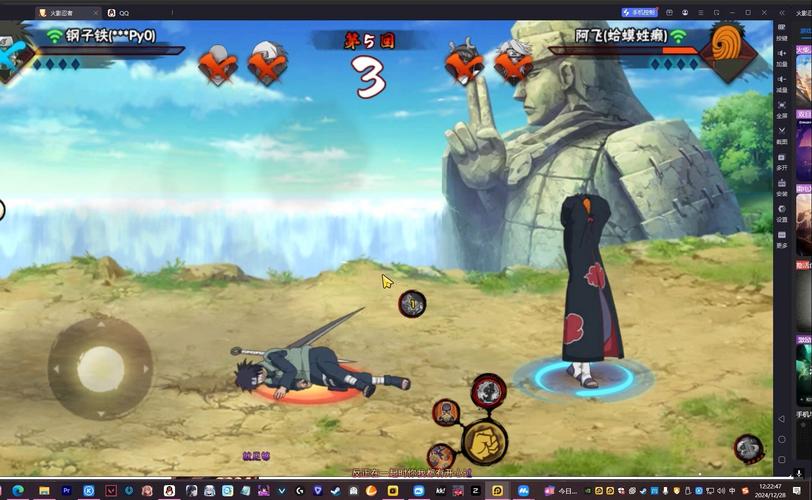Open the emulator 设置 settings
The image size is (812, 500).
782,213
